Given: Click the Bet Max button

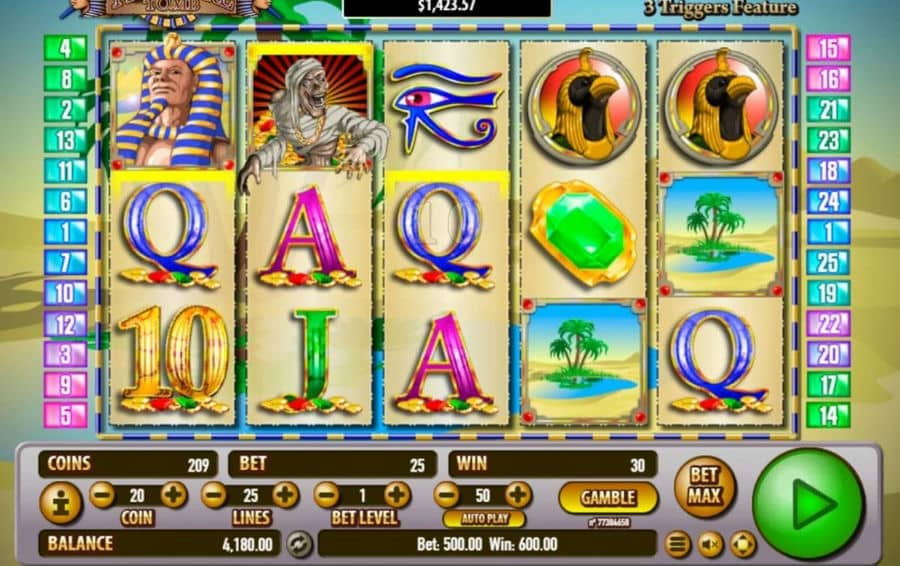Looking at the screenshot, I should point(705,487).
